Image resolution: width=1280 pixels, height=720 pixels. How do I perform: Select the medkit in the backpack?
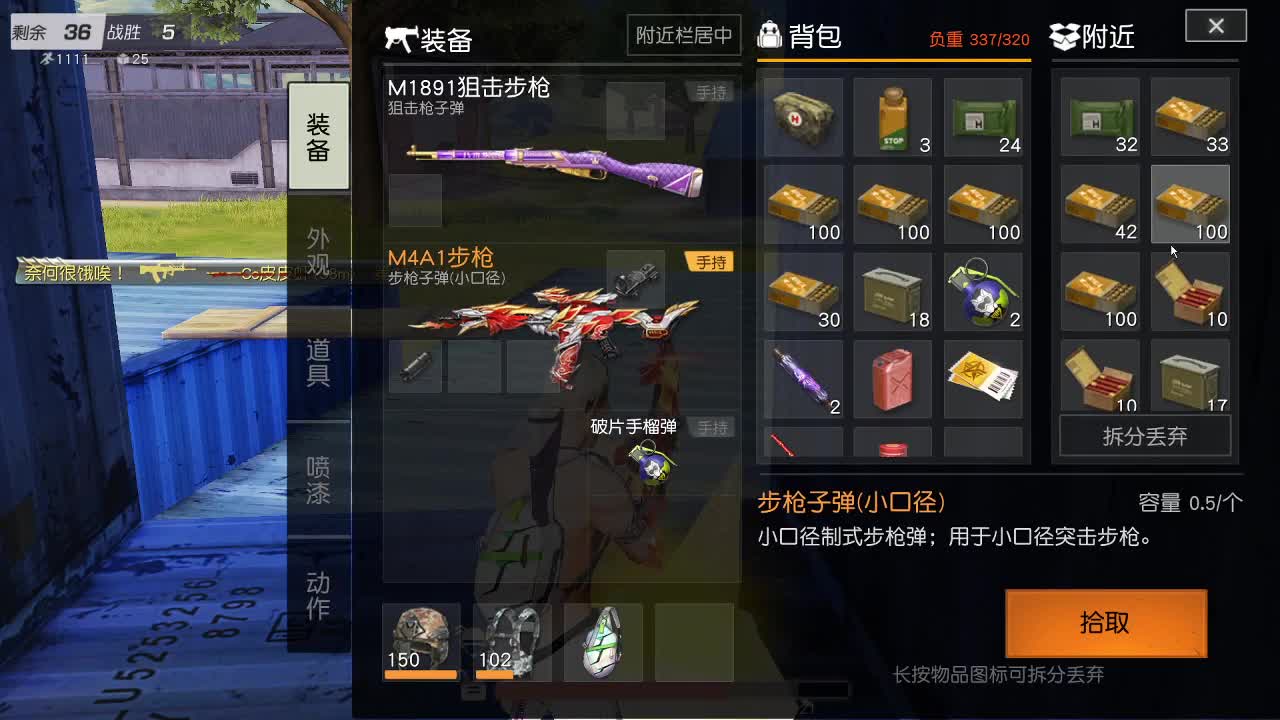coord(803,117)
